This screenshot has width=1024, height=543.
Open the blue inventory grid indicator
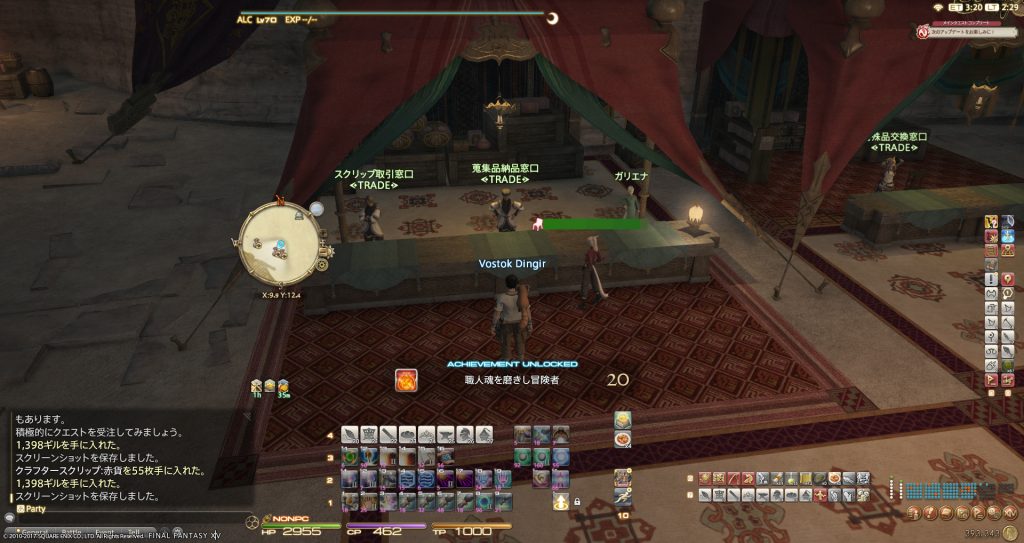click(940, 491)
